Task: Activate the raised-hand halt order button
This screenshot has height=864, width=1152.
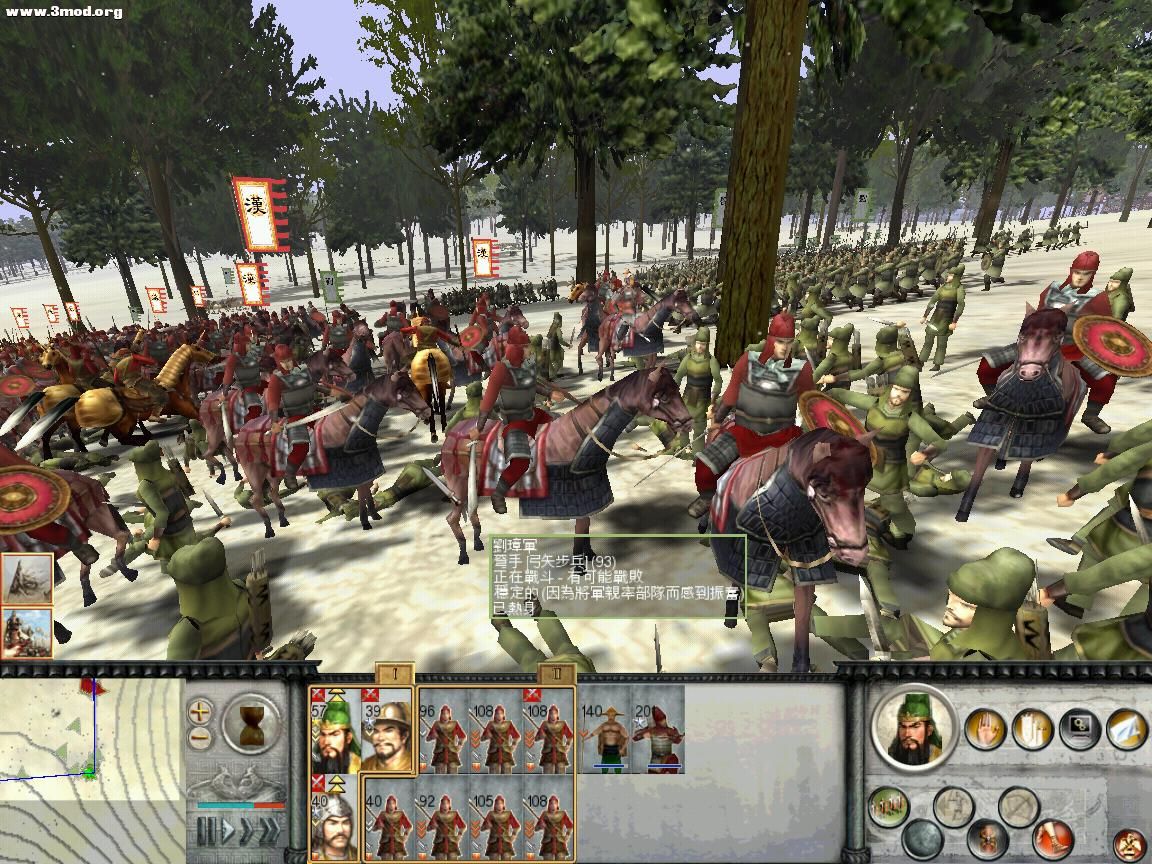Action: (x=984, y=729)
